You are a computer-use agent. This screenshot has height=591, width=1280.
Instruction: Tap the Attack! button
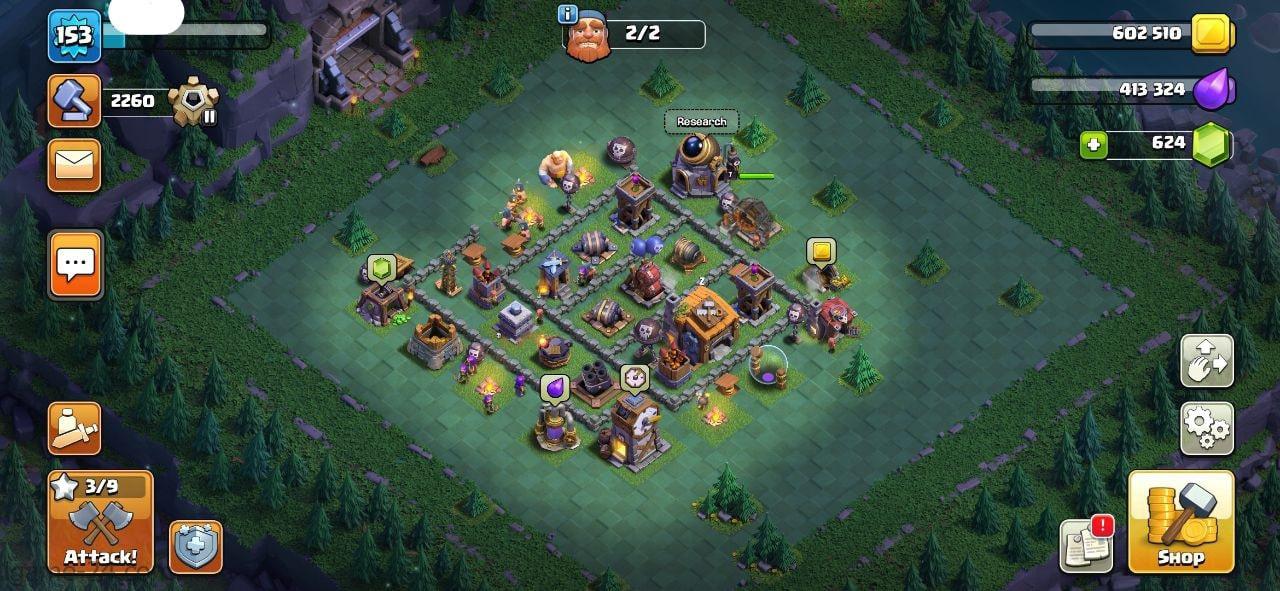pos(100,522)
